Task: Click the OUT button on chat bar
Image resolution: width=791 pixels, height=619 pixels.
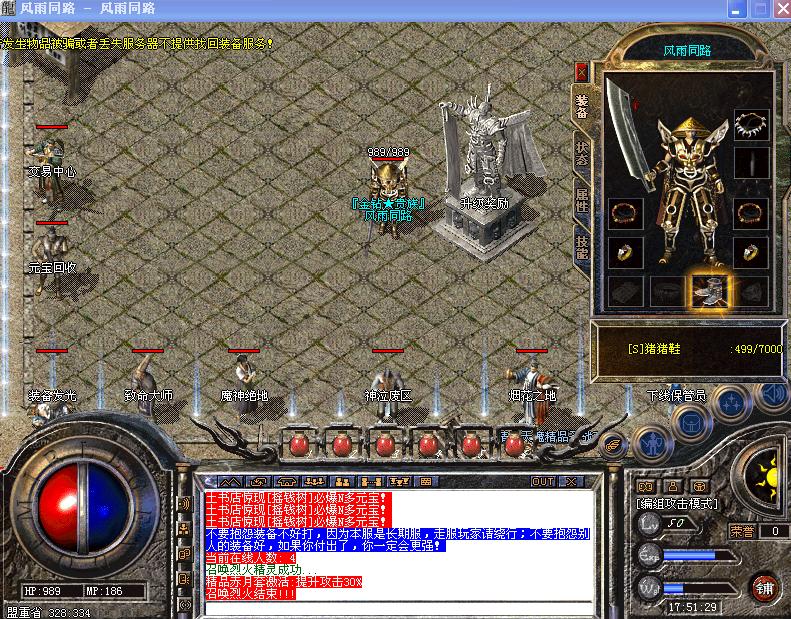Action: click(543, 481)
